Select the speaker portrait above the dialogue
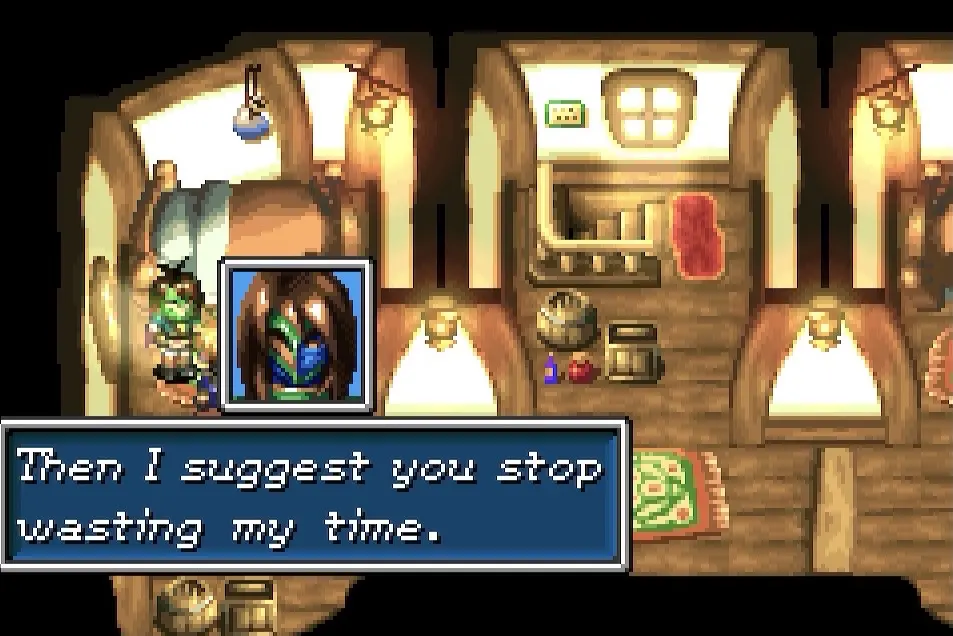This screenshot has width=953, height=636. tap(297, 335)
